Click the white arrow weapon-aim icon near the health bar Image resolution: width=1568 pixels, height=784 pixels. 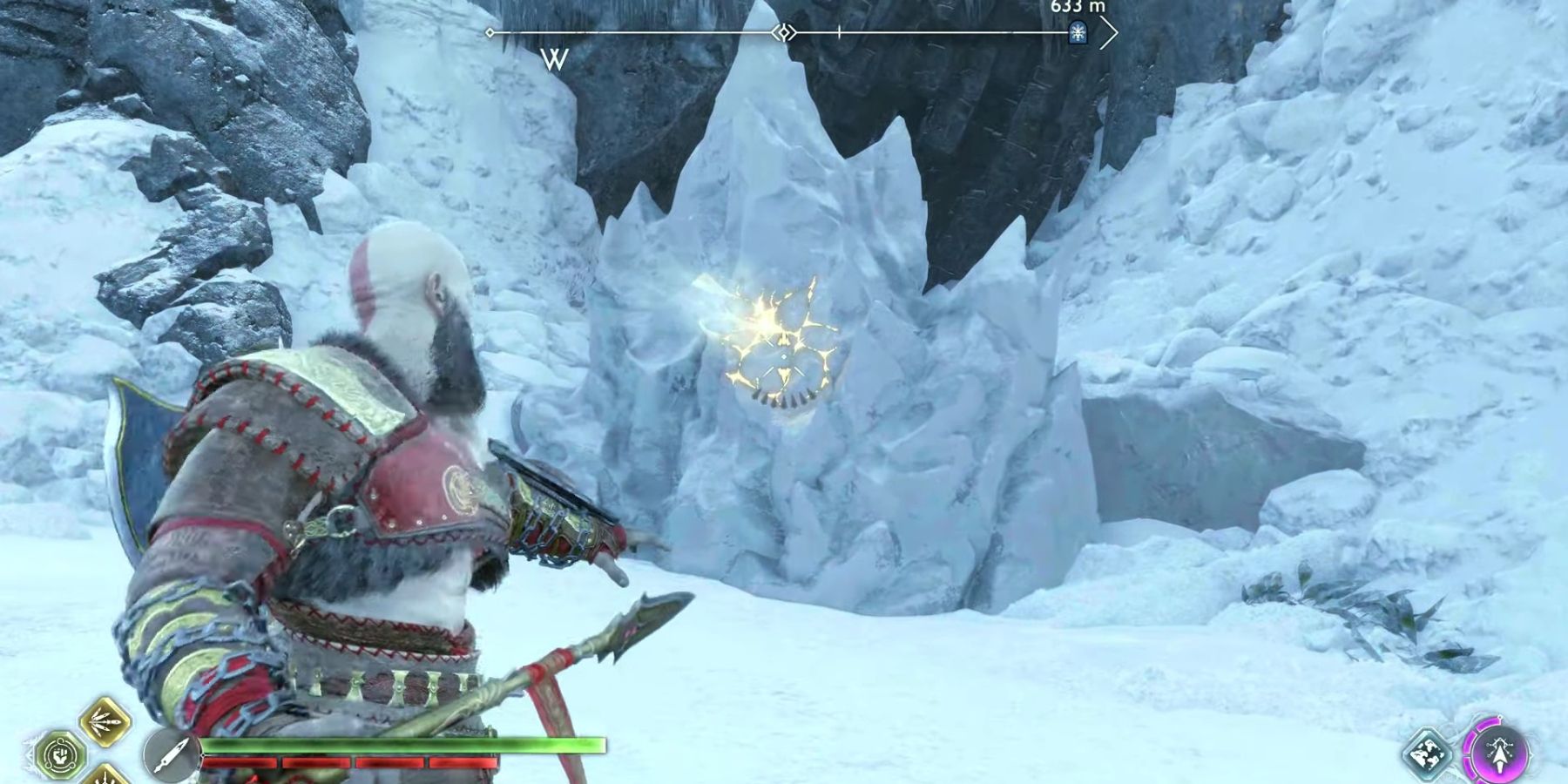pyautogui.click(x=171, y=756)
